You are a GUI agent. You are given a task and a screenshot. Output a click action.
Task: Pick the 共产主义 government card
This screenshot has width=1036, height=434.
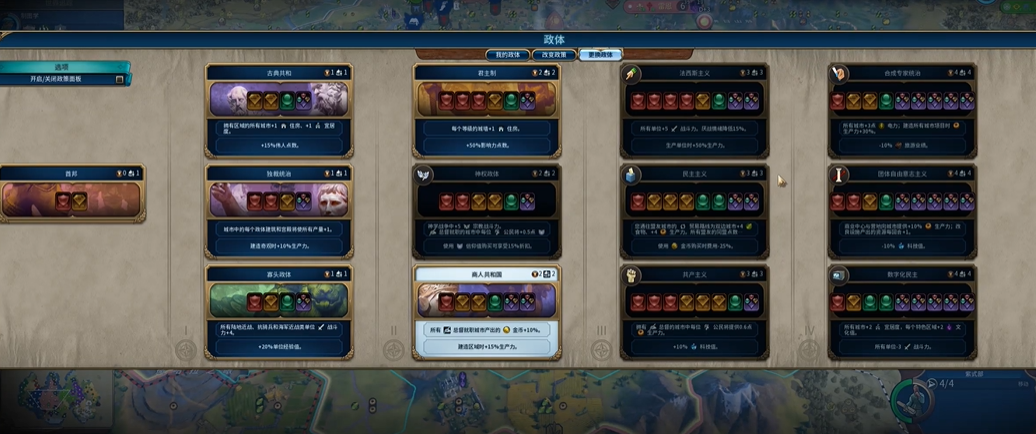coord(694,310)
